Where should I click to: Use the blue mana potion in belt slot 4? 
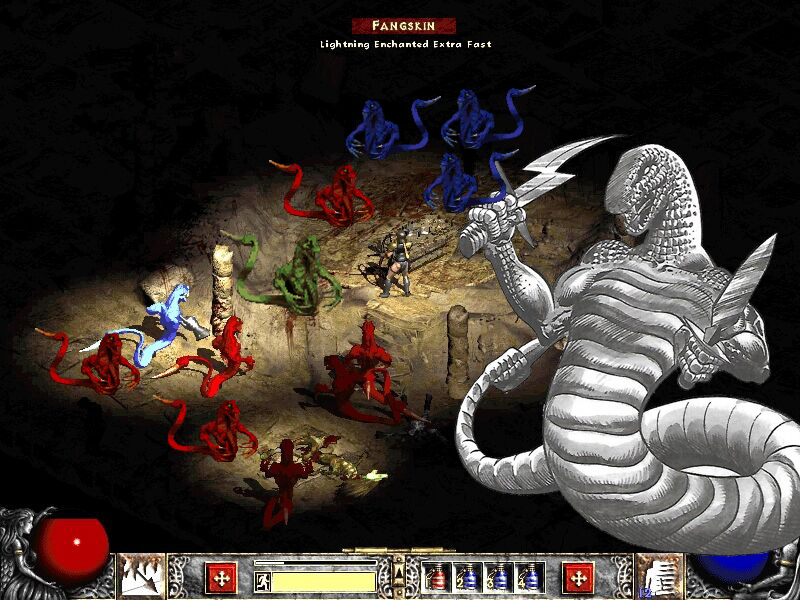click(527, 577)
